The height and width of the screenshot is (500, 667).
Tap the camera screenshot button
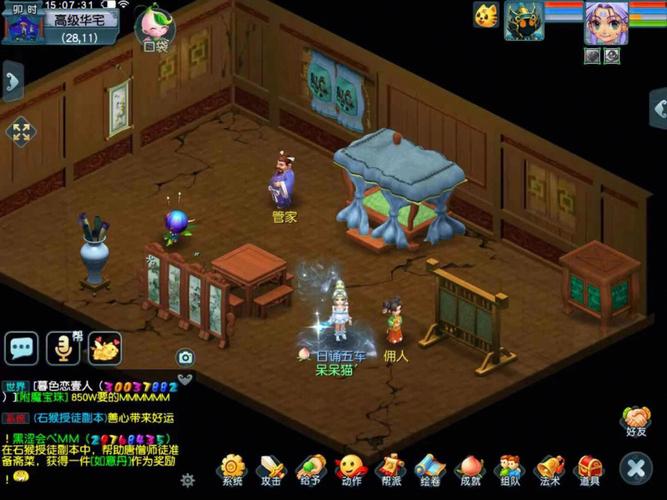tap(185, 357)
